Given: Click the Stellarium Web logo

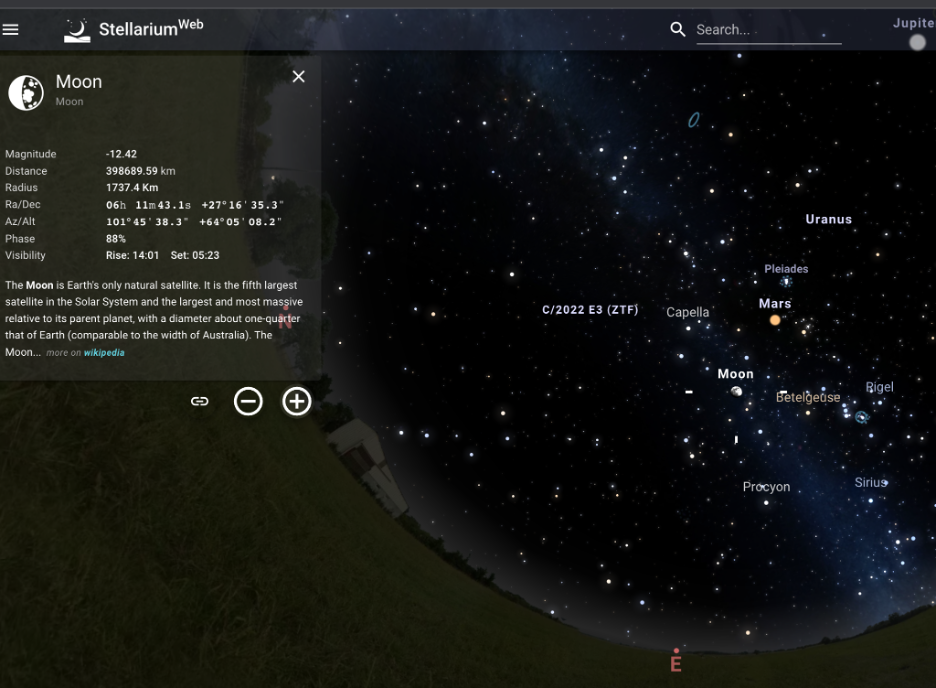Looking at the screenshot, I should tap(78, 29).
